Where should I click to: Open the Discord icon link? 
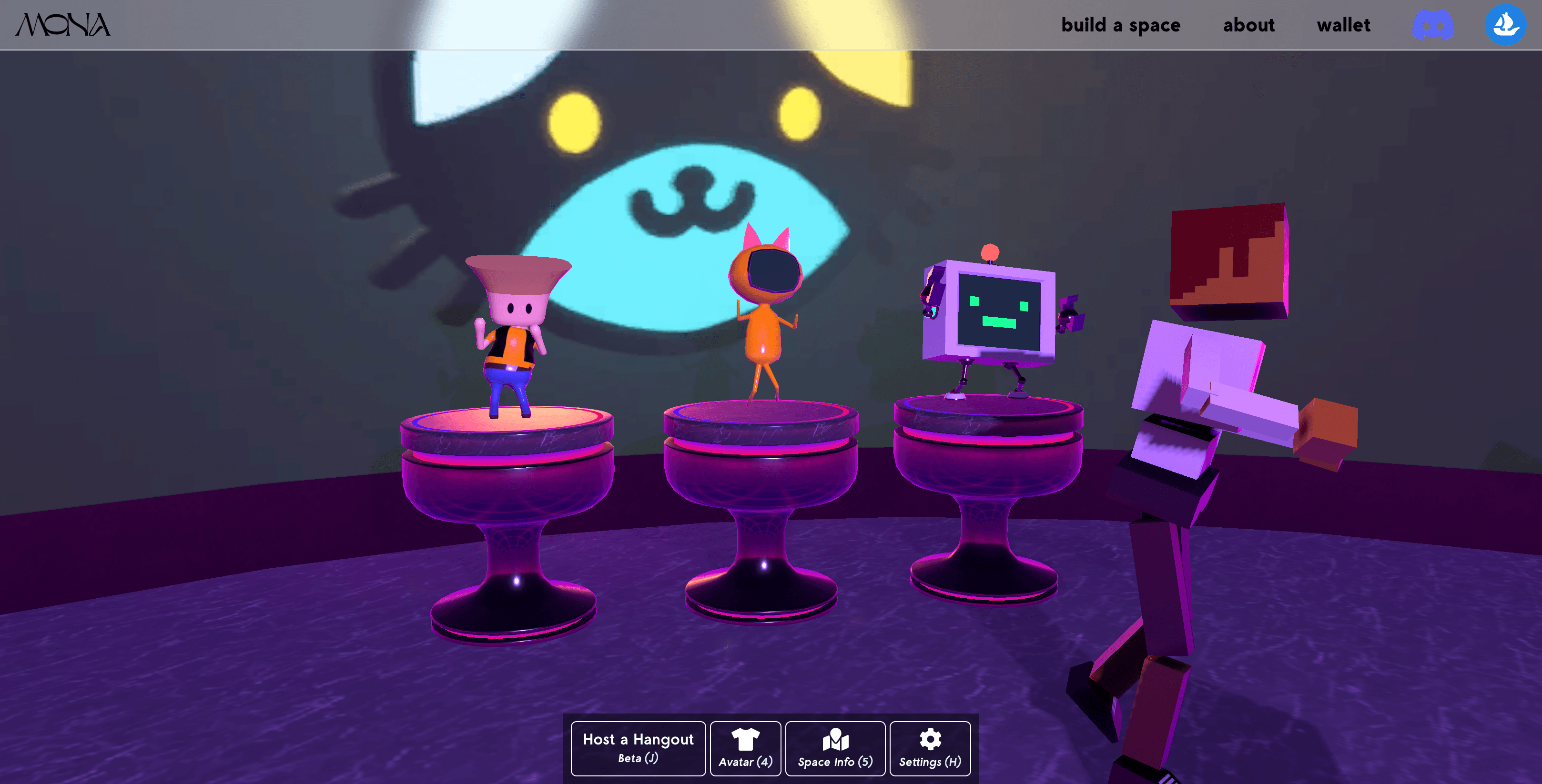pyautogui.click(x=1433, y=26)
